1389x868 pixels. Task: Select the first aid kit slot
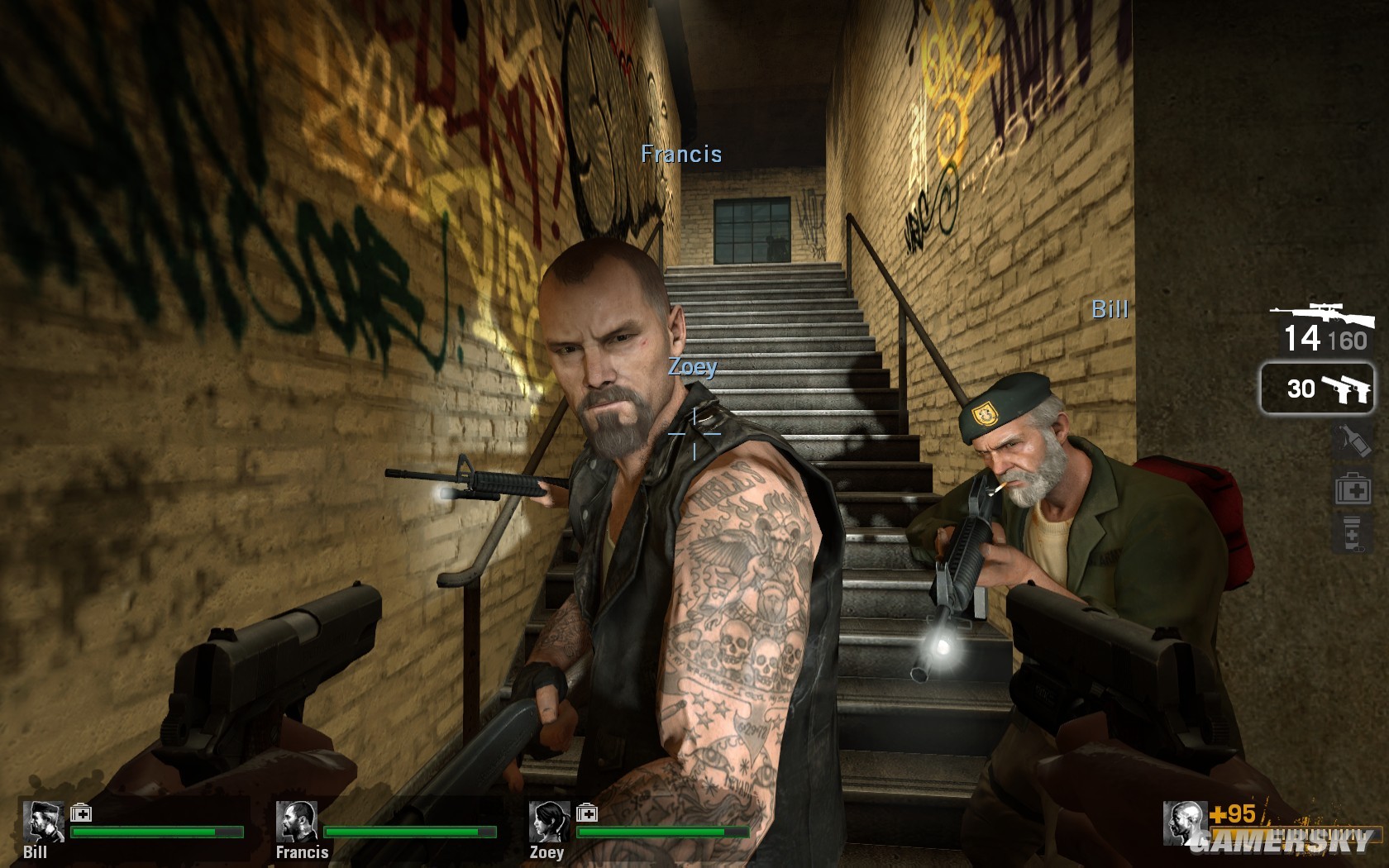(1353, 489)
